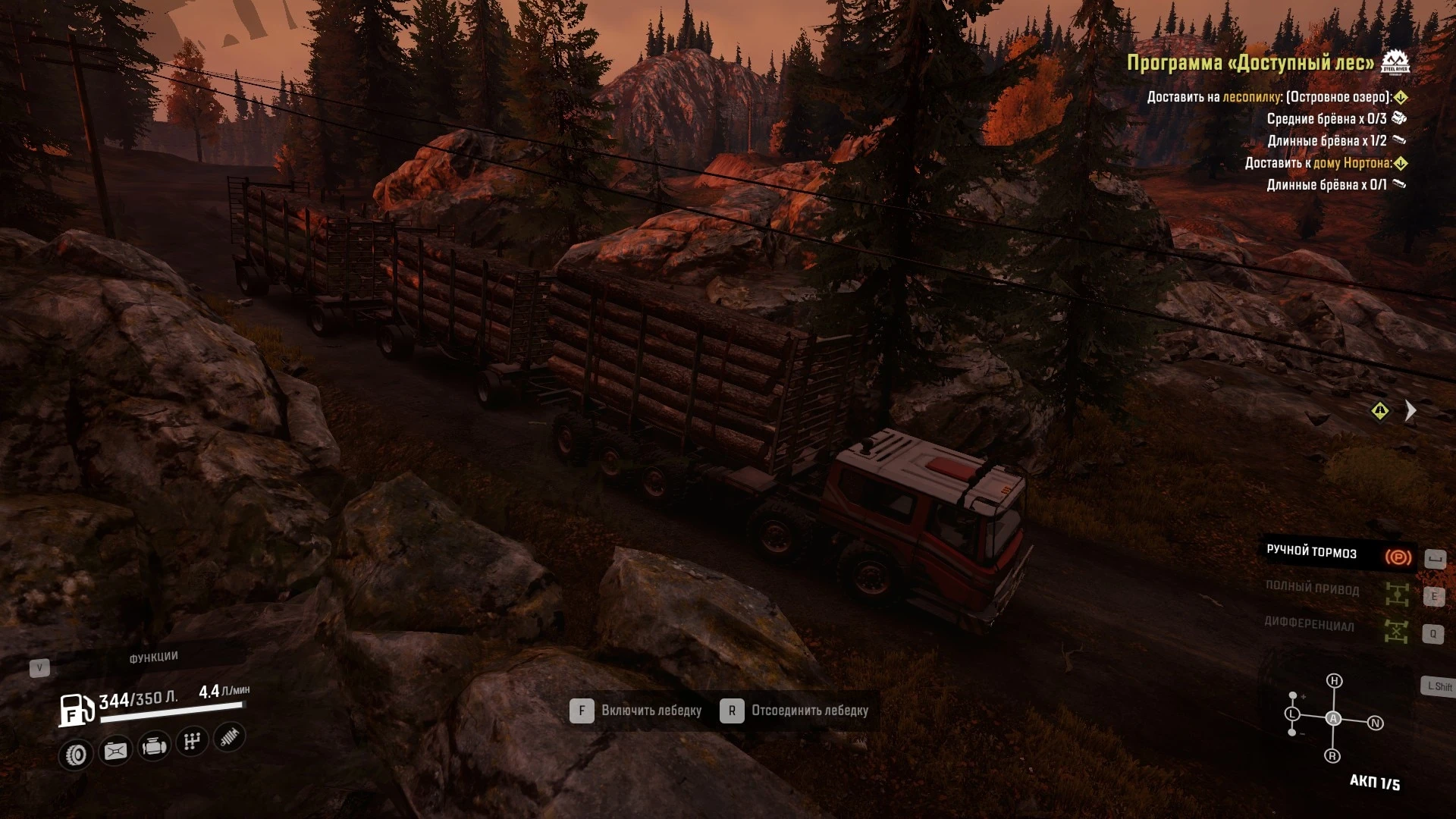Image resolution: width=1456 pixels, height=819 pixels.
Task: Select Auto gear A on gearbox
Action: (x=1333, y=718)
